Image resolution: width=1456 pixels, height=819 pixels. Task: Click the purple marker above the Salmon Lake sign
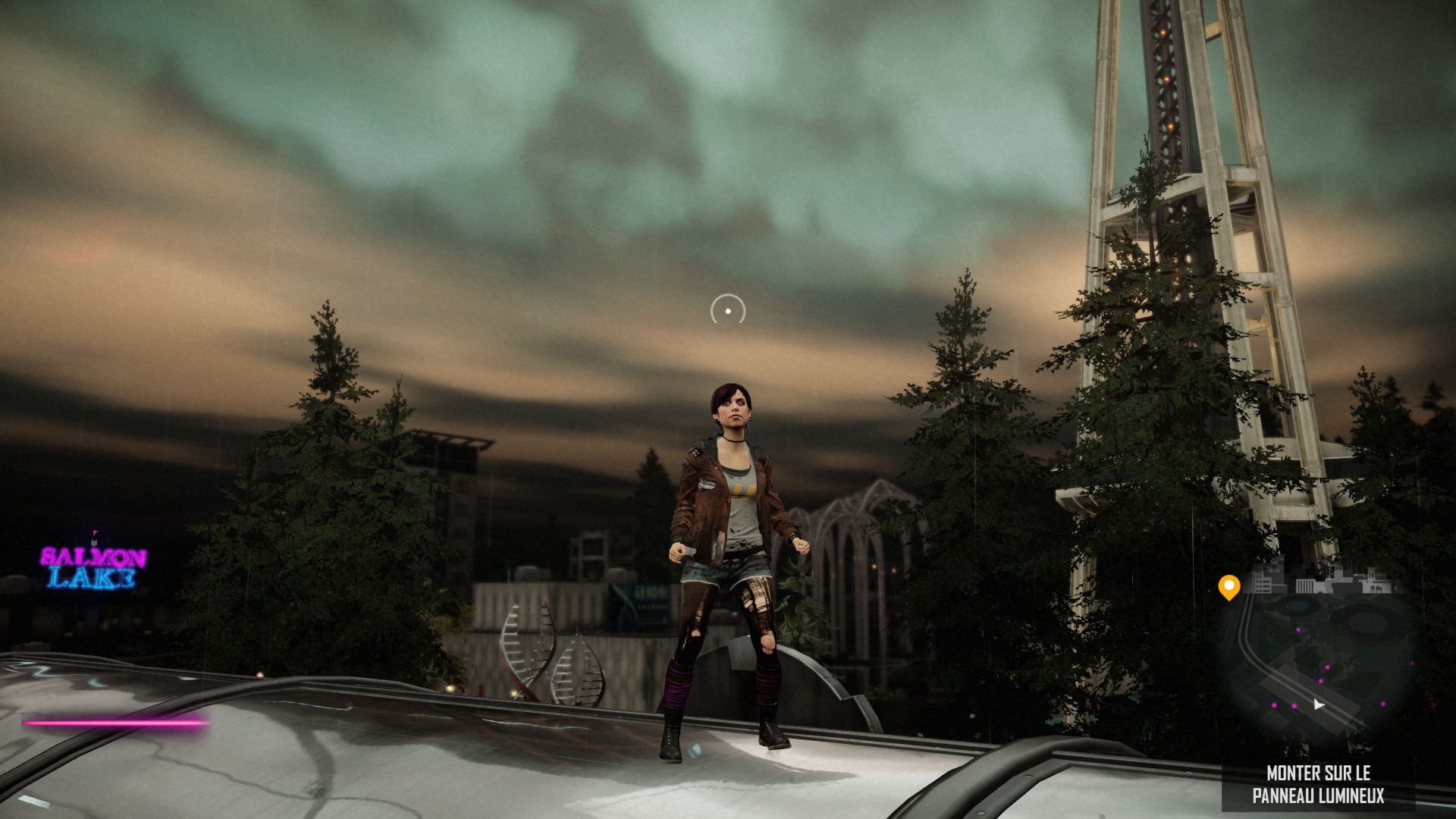95,532
